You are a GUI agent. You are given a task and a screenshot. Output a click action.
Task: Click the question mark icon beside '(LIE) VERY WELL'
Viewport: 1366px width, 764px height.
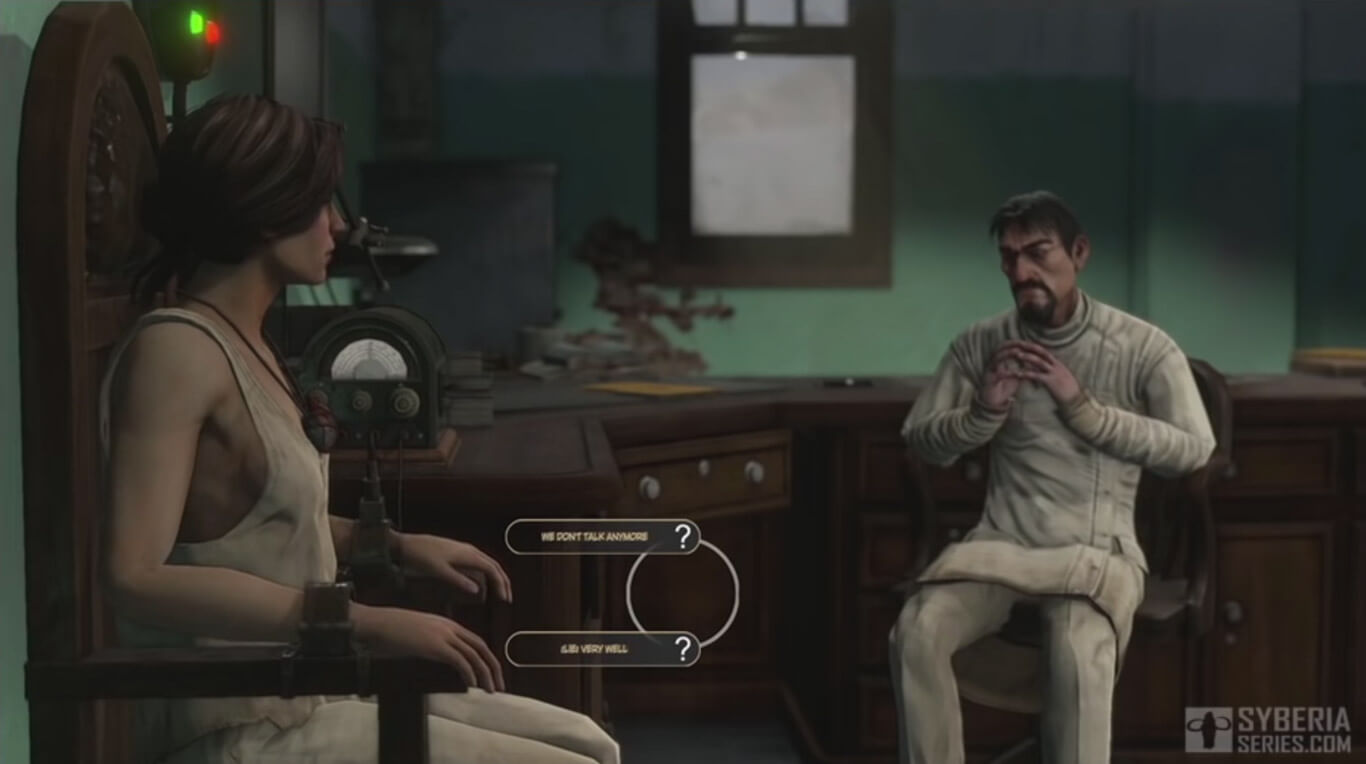pyautogui.click(x=684, y=650)
